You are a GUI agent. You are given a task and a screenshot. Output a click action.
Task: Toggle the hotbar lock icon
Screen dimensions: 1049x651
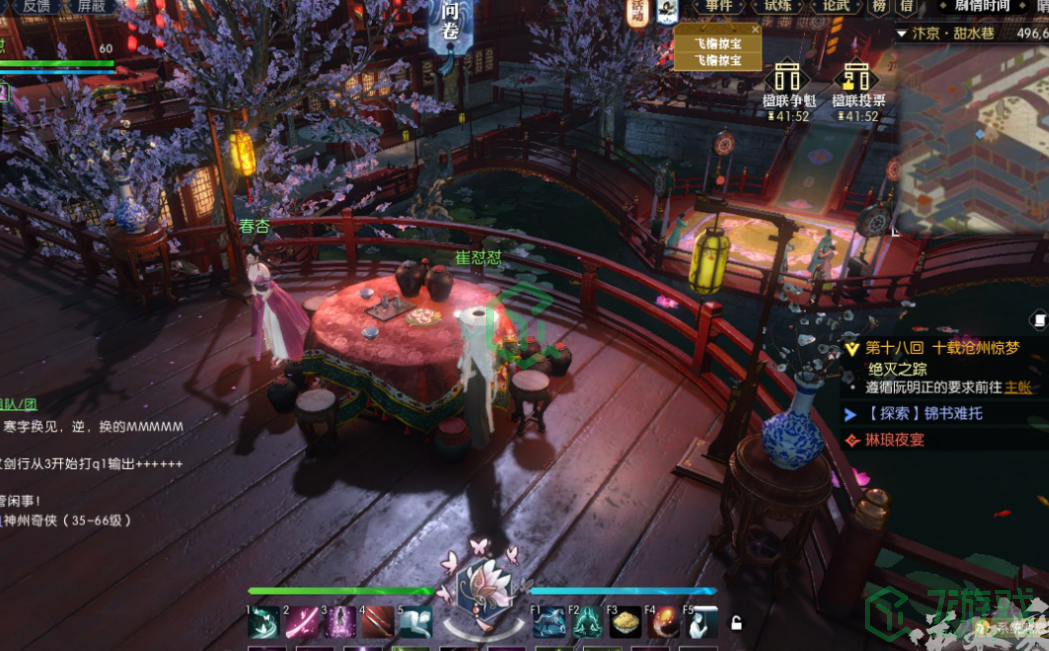736,623
